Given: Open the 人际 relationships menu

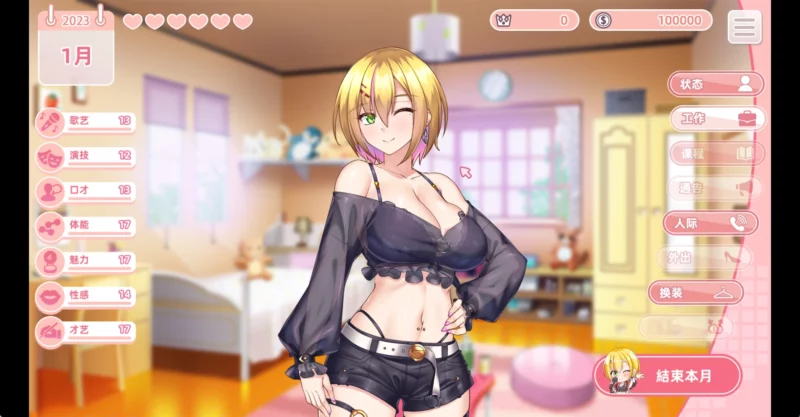Looking at the screenshot, I should click(x=711, y=223).
